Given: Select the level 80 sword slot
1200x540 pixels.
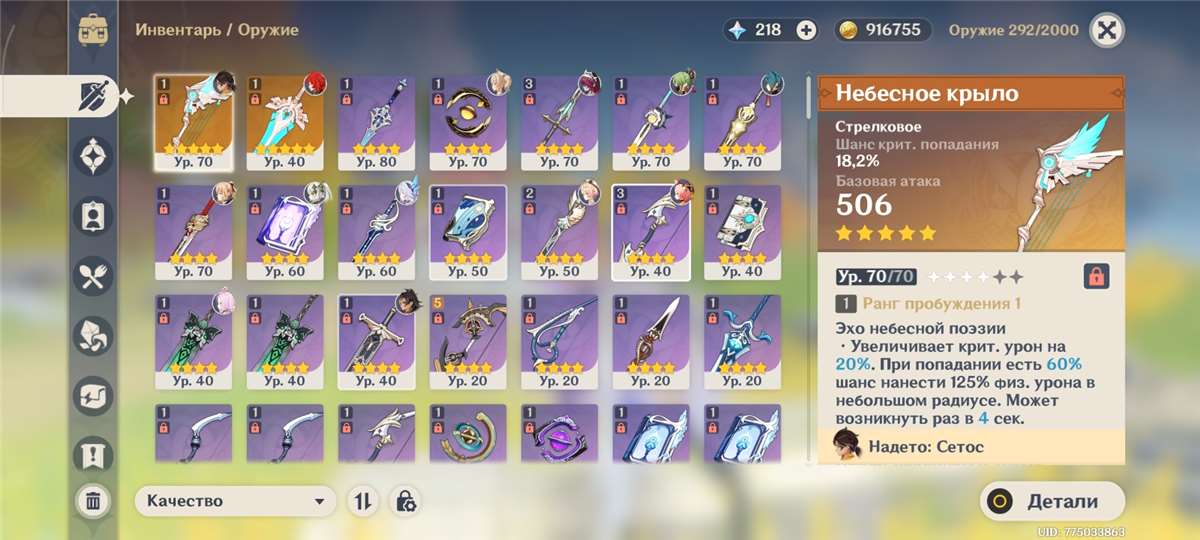Looking at the screenshot, I should [x=377, y=122].
